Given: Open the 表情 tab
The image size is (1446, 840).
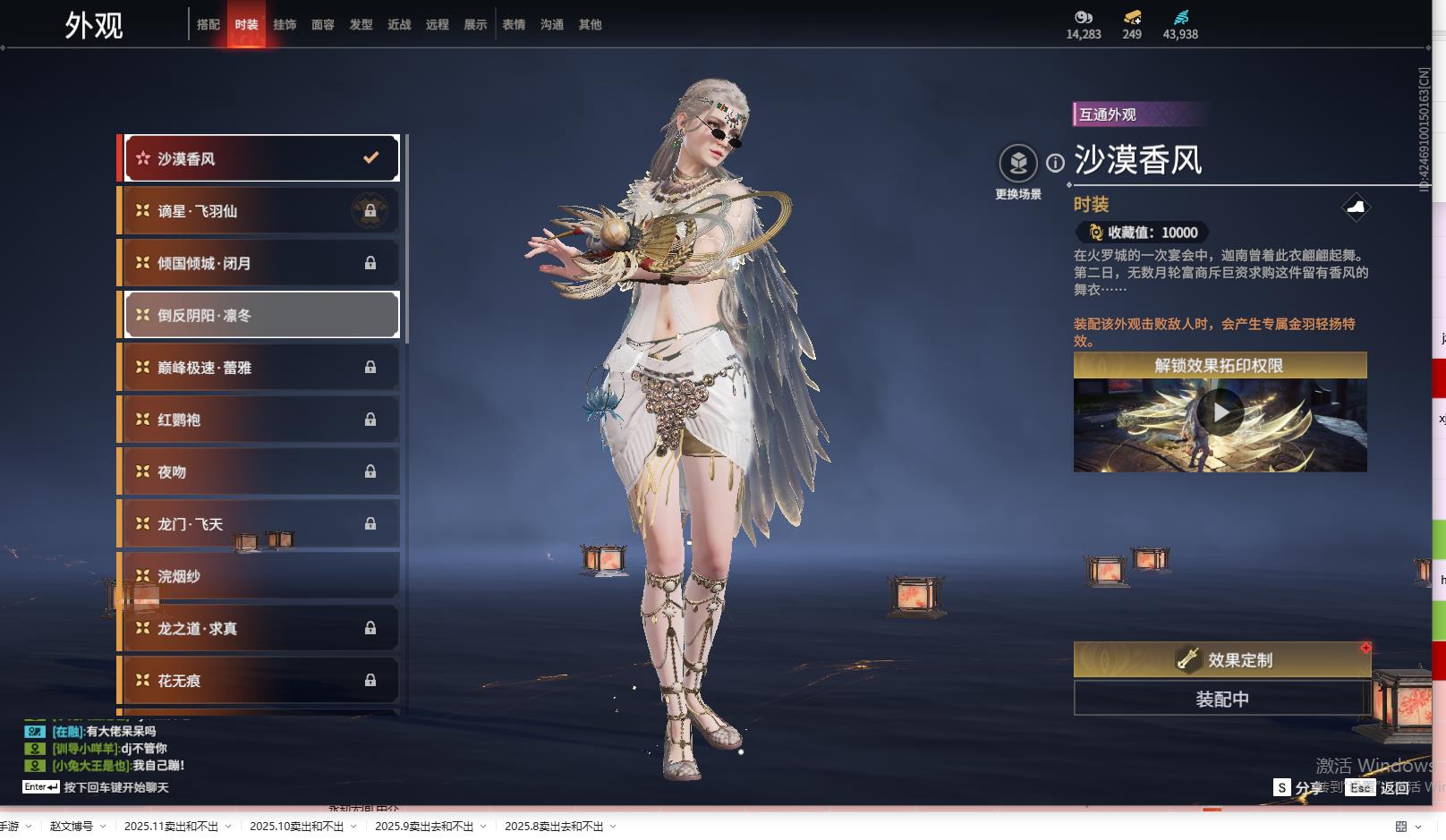Looking at the screenshot, I should 514,25.
